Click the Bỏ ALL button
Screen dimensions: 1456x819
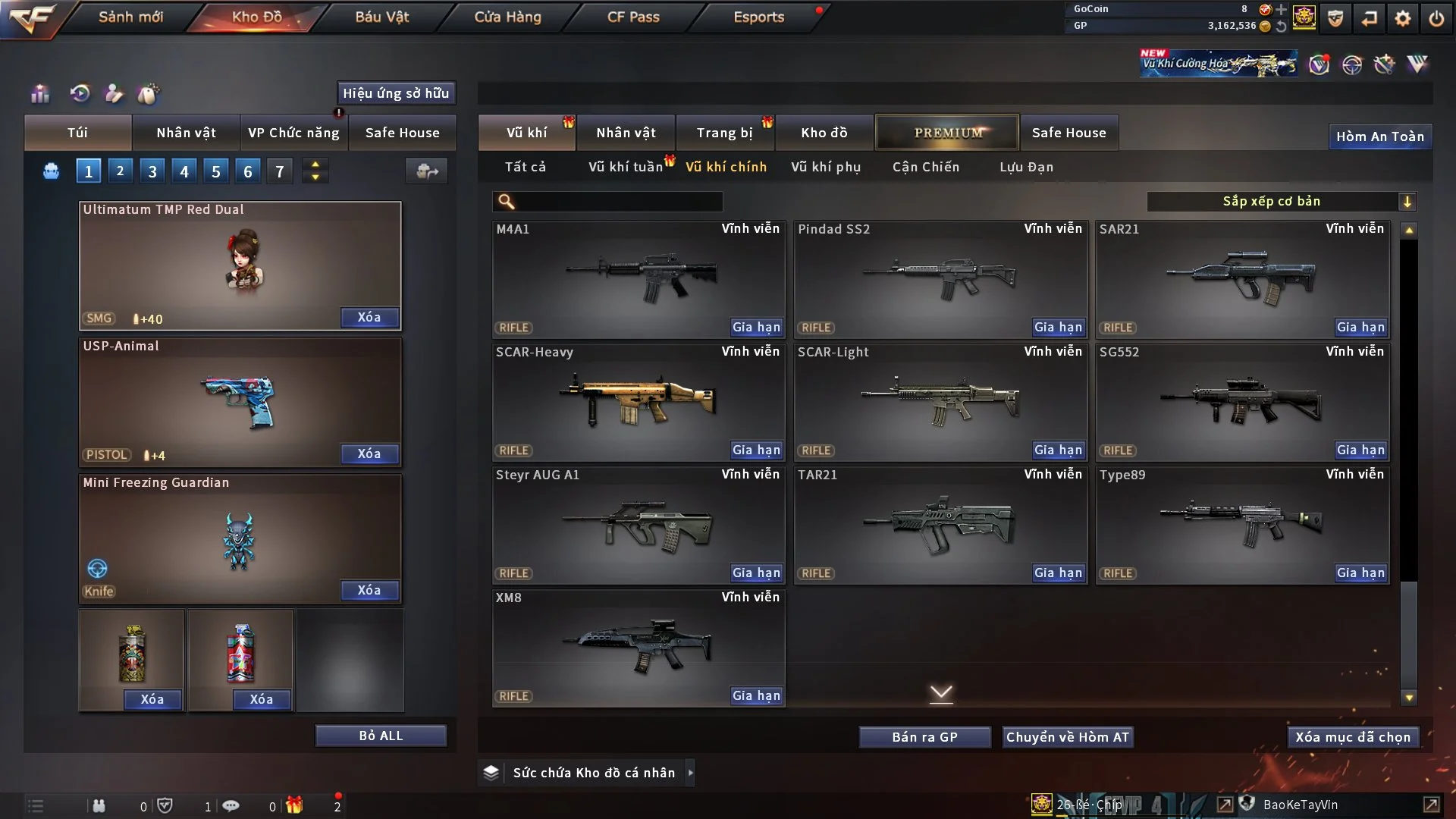pos(381,736)
